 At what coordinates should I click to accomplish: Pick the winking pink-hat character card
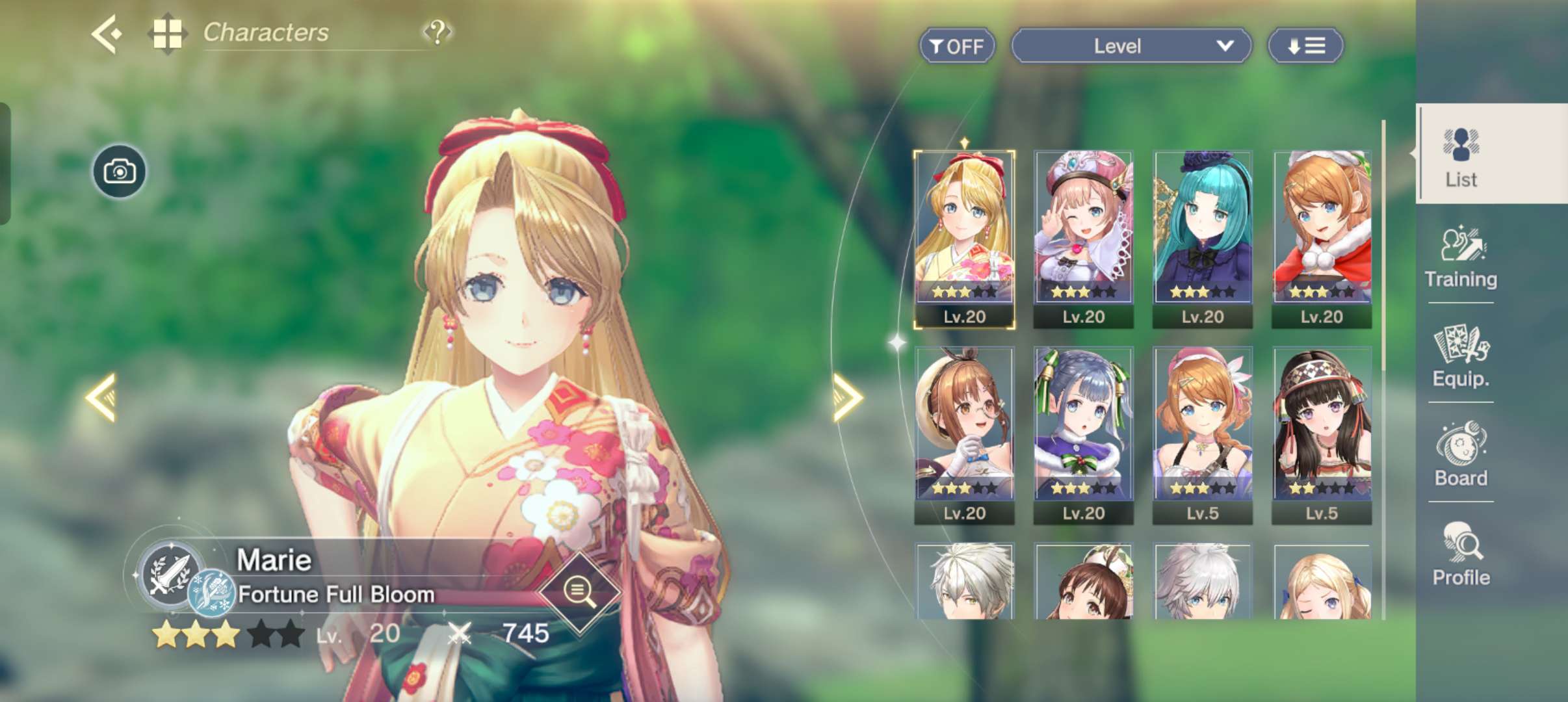pos(1083,239)
